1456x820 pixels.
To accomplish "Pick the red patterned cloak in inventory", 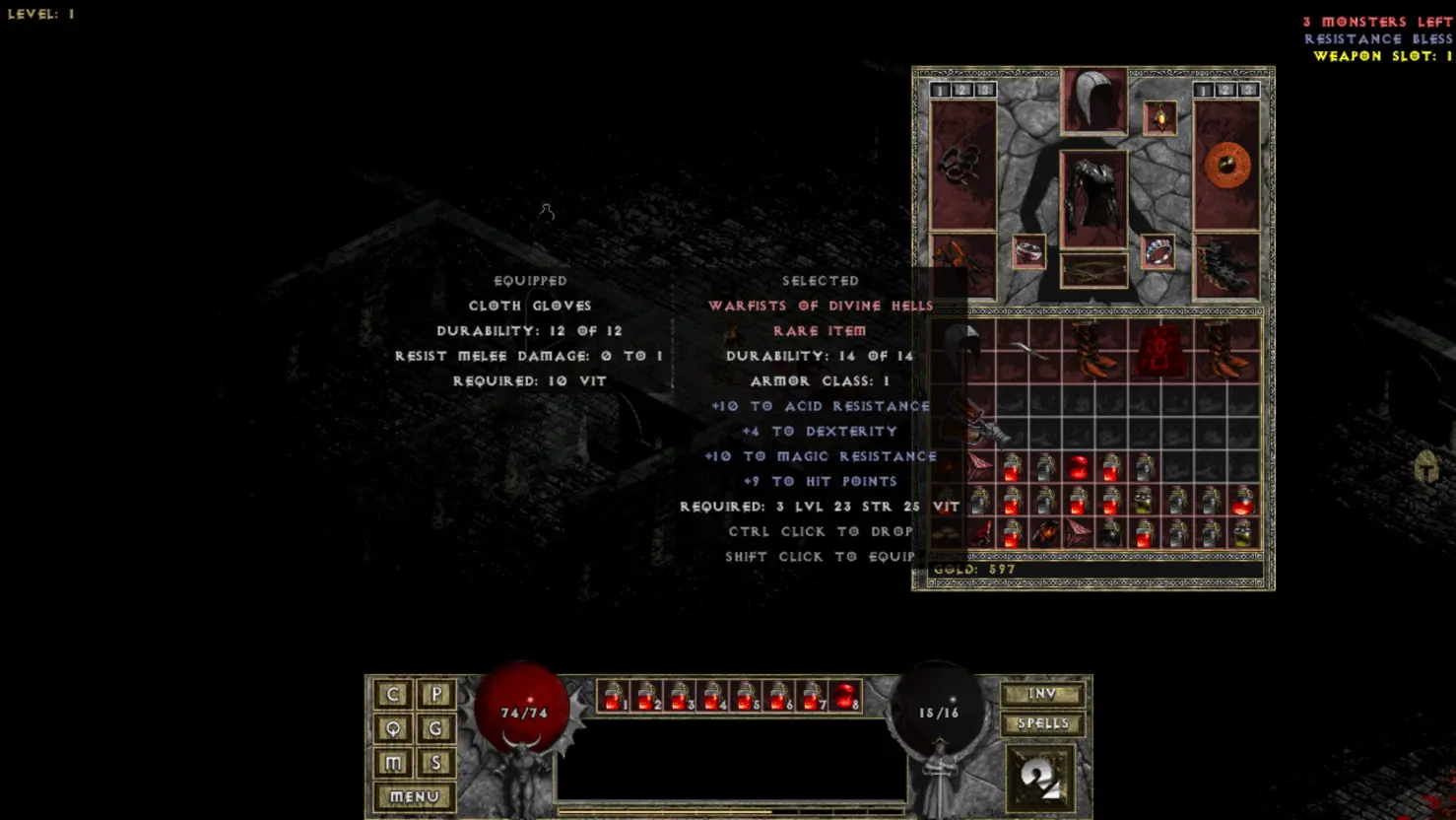I will click(1160, 350).
